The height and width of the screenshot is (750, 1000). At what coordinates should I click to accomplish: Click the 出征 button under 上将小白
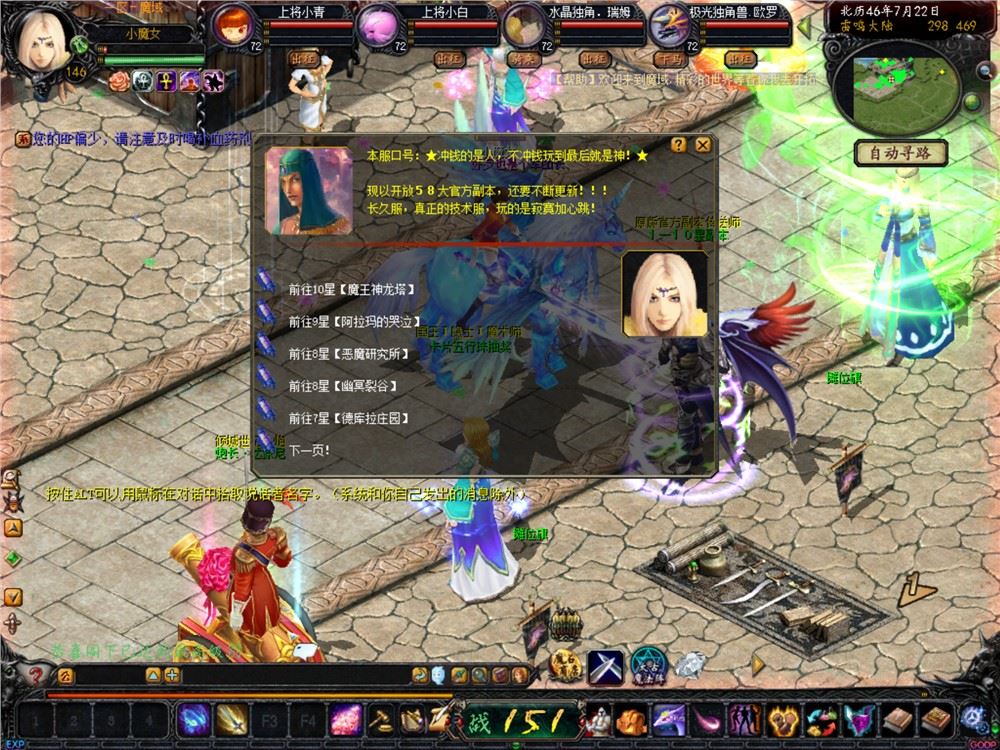coord(449,59)
